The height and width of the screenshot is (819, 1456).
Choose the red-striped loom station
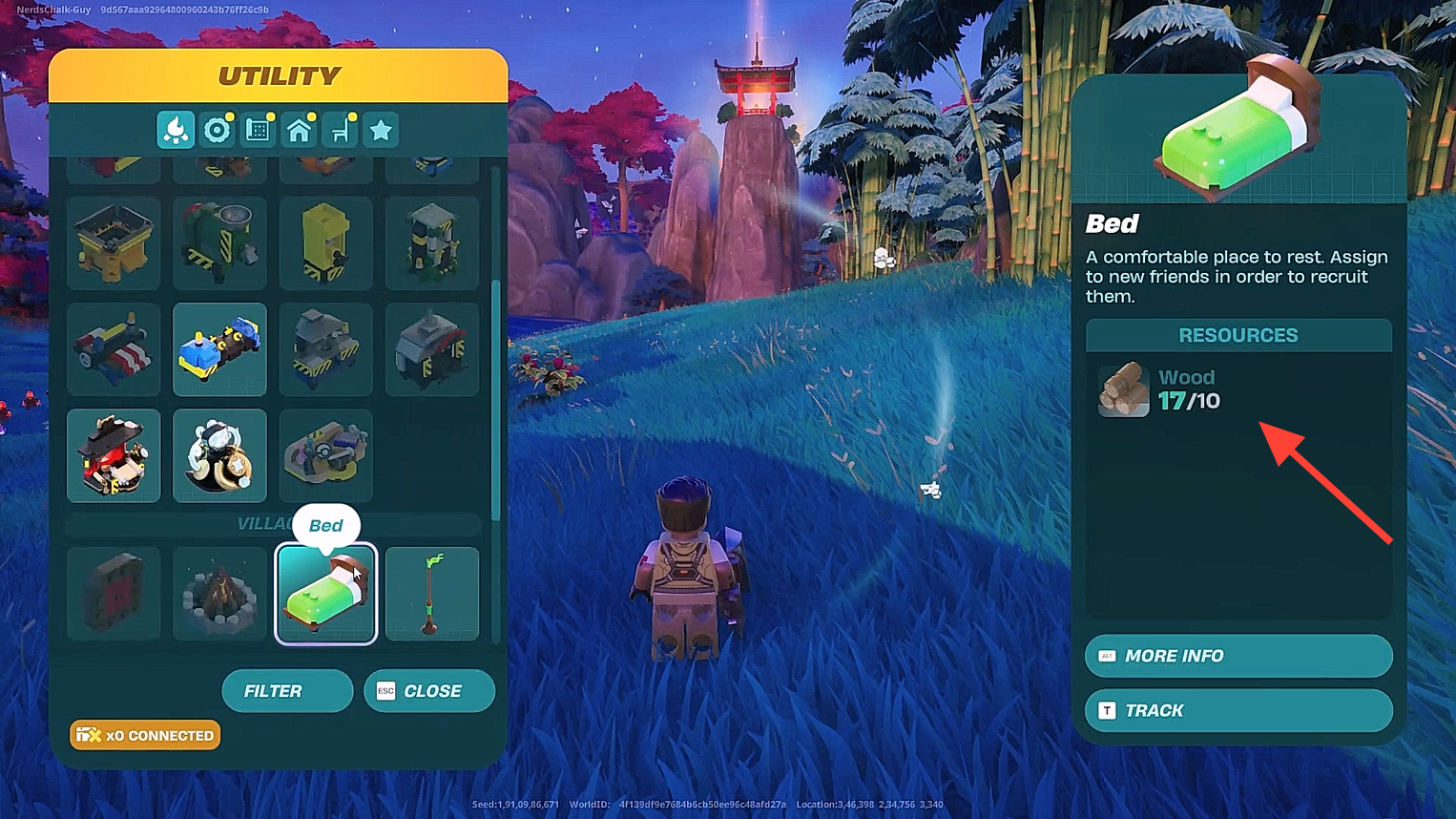point(114,349)
